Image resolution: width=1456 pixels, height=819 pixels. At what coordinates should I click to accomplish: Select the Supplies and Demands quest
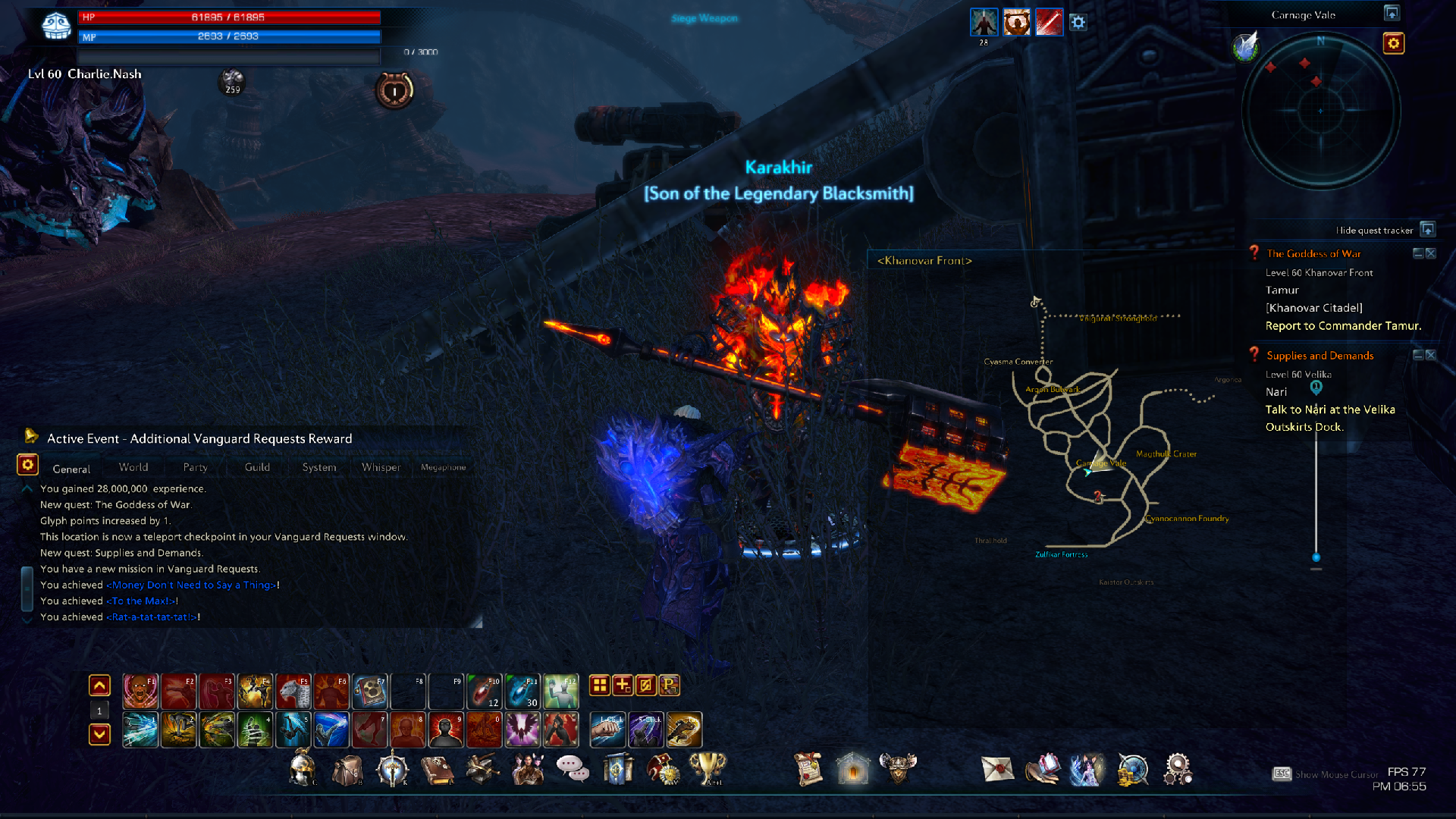pyautogui.click(x=1319, y=356)
